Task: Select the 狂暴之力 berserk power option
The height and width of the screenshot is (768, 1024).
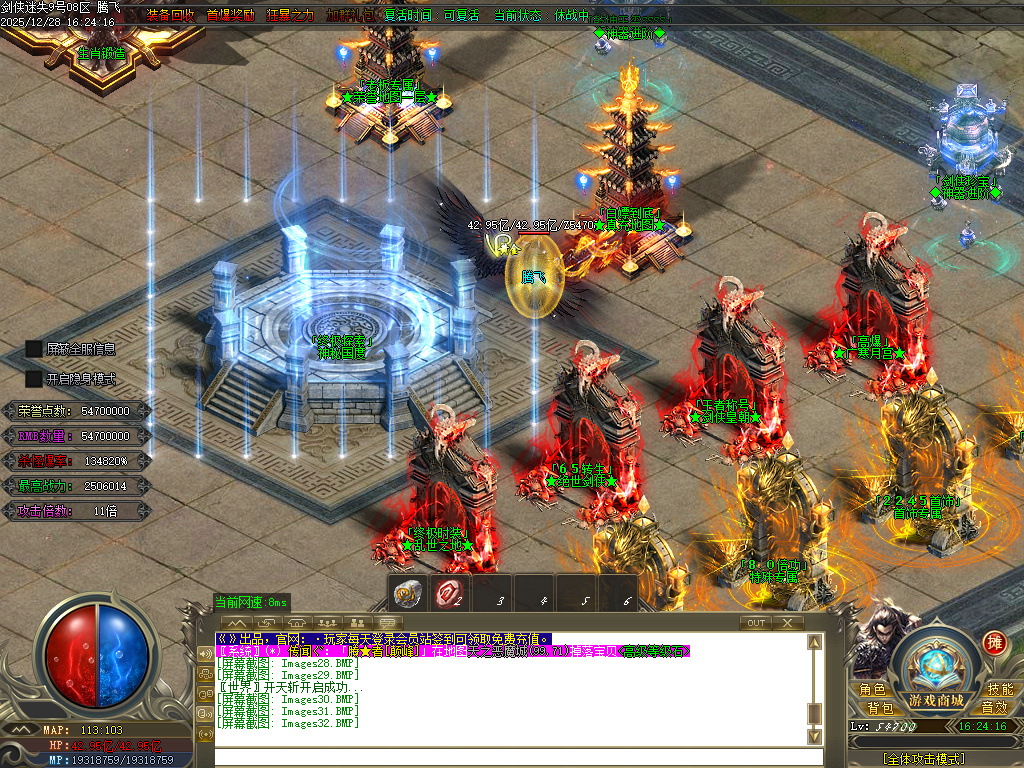Action: (290, 16)
